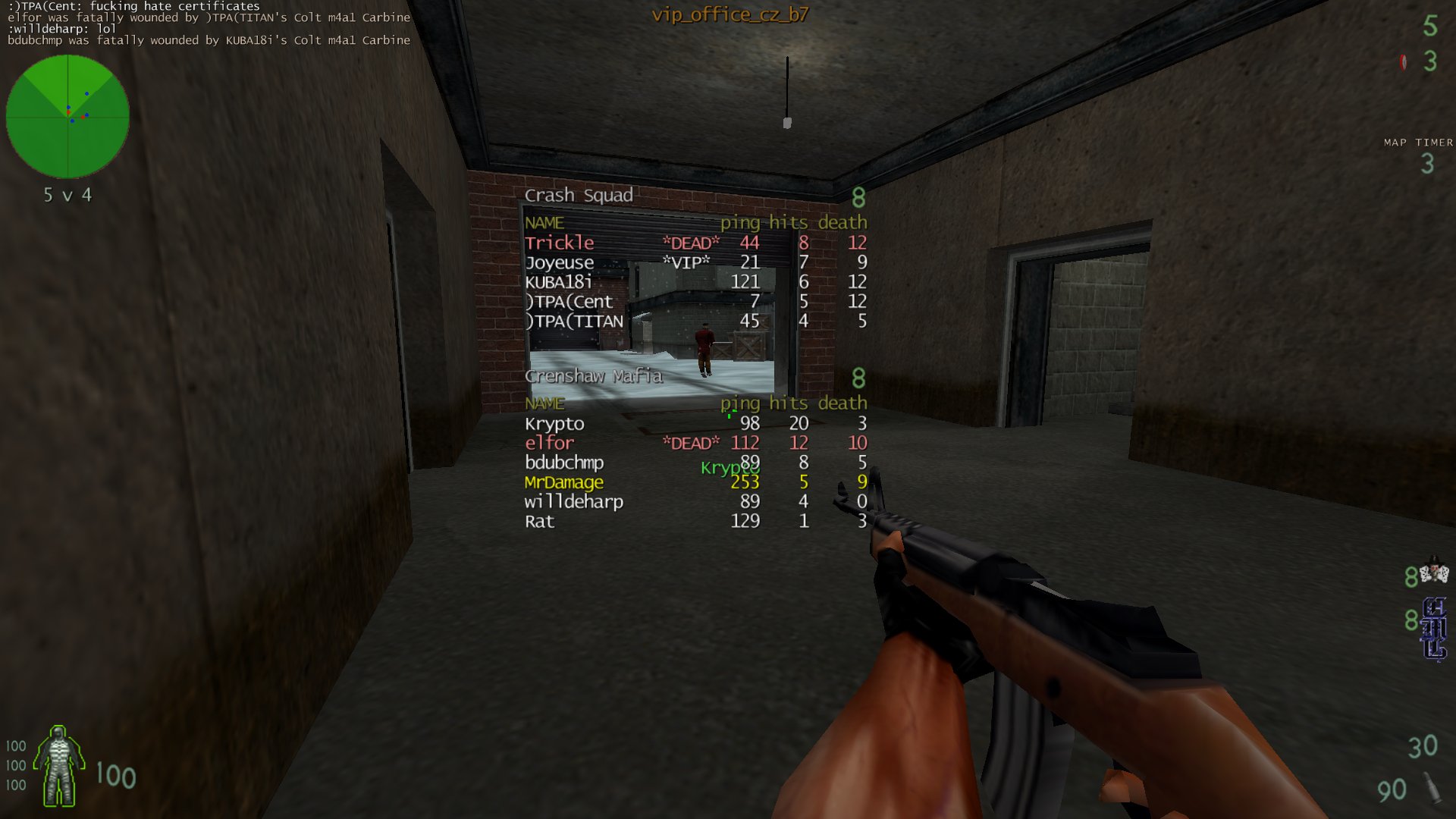Click the Crash Squad team header

coord(579,196)
